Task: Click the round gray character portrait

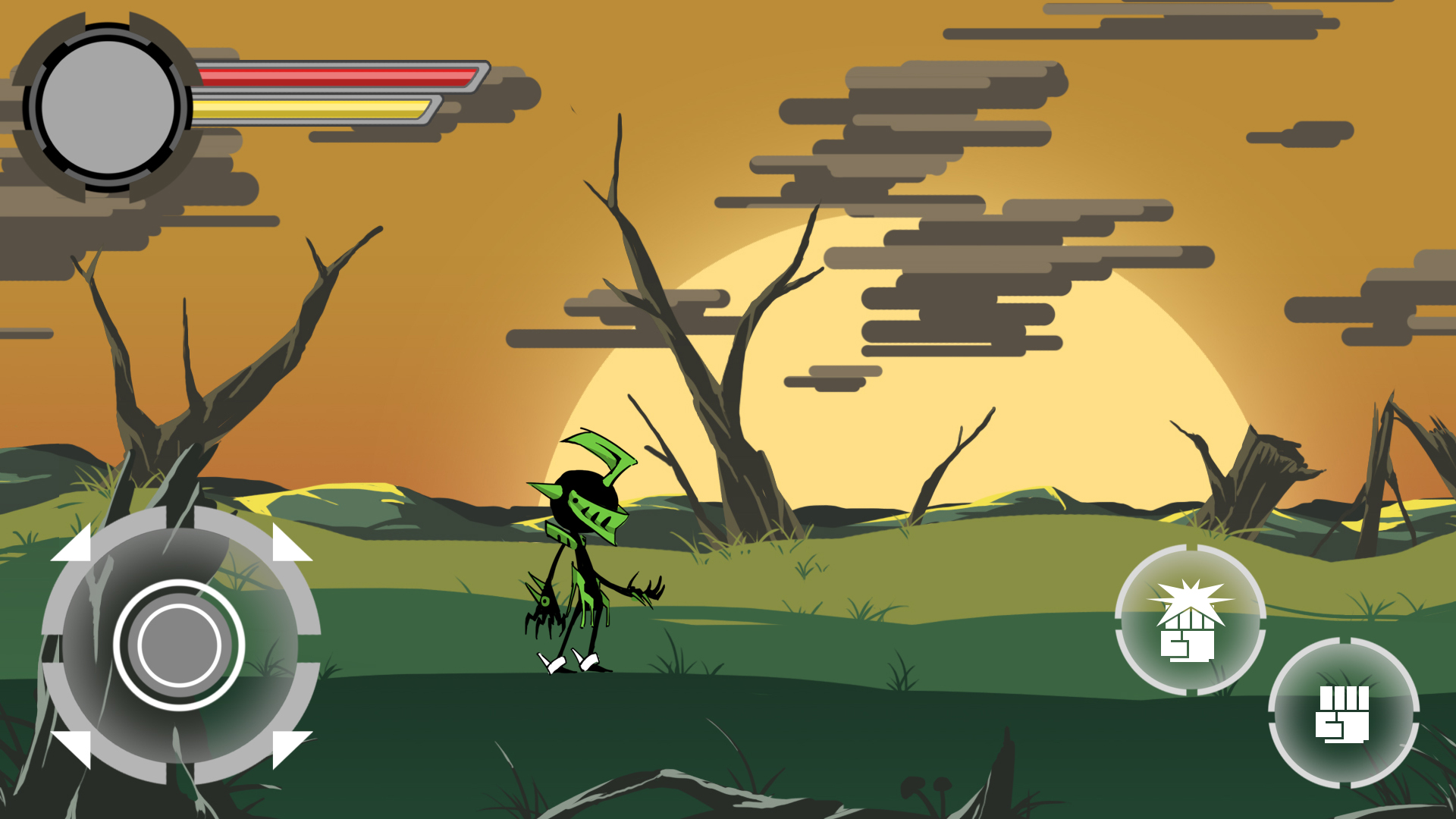Action: pyautogui.click(x=108, y=108)
